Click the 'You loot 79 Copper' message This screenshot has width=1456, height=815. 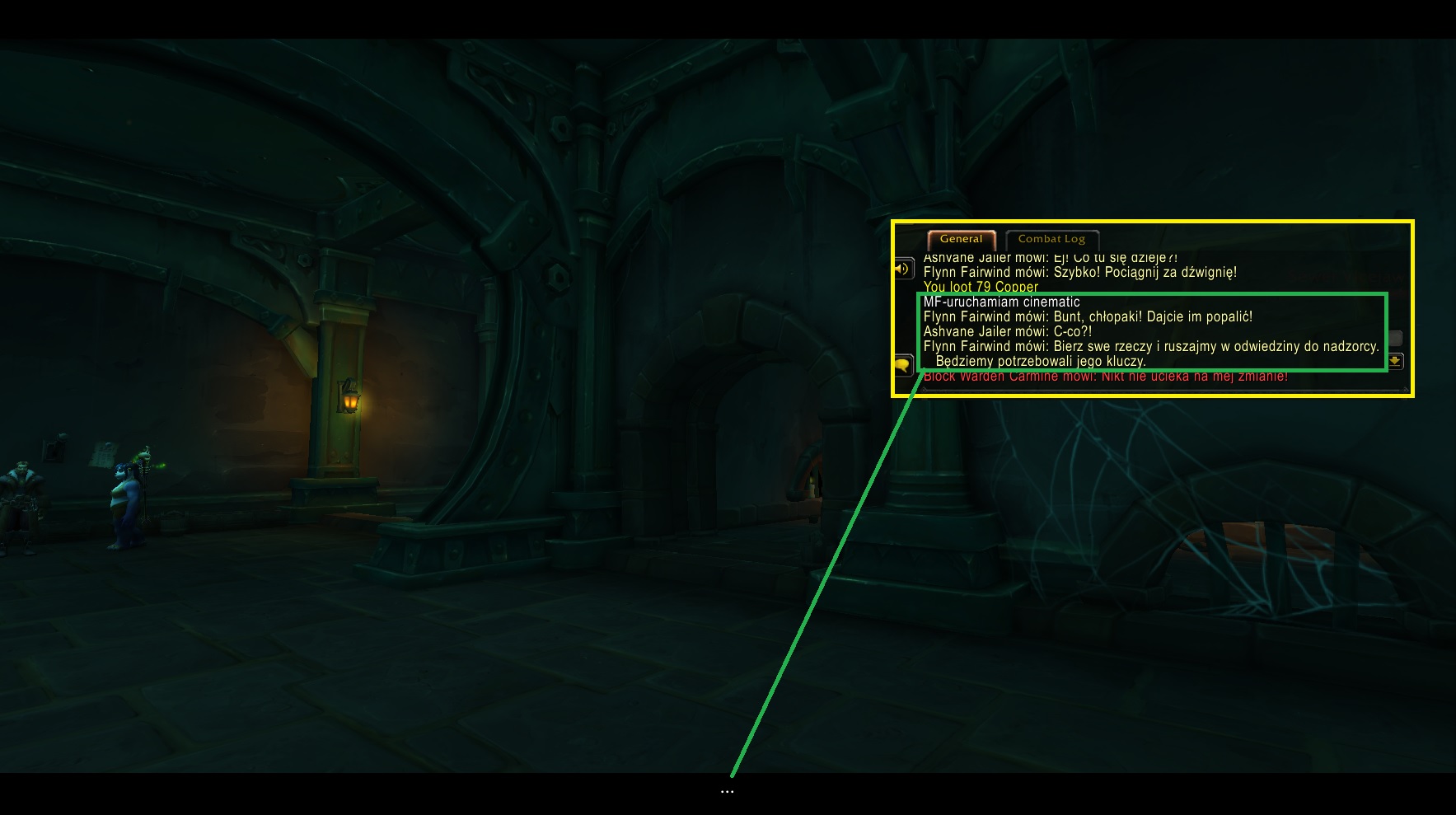tap(981, 287)
